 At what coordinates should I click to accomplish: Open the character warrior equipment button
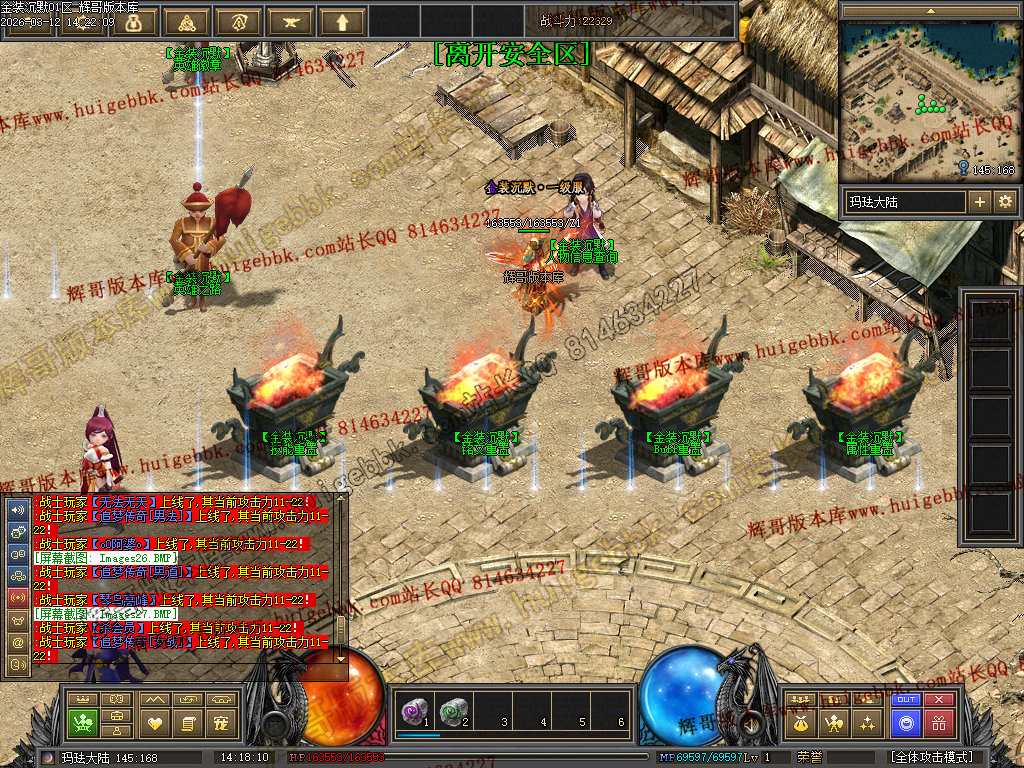(x=832, y=722)
